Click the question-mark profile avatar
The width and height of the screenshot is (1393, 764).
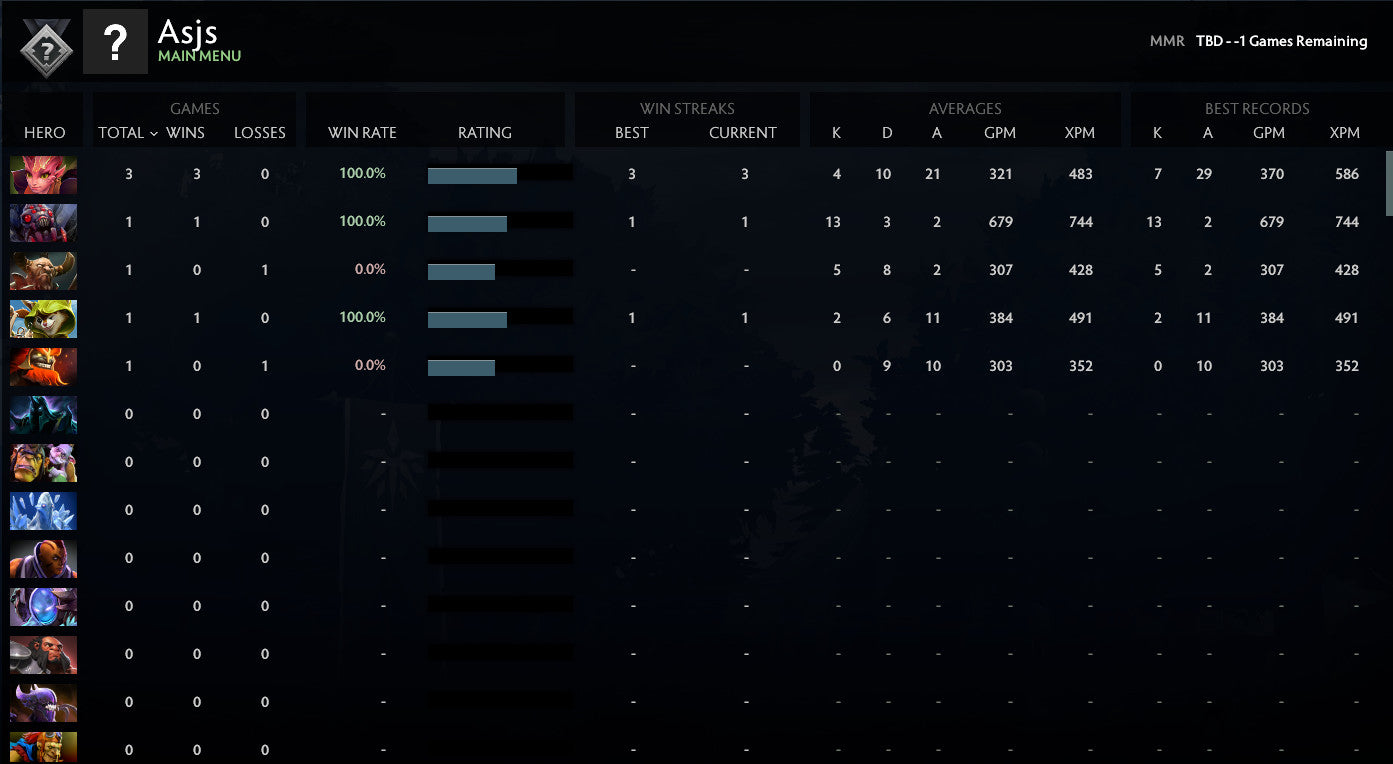pyautogui.click(x=116, y=42)
